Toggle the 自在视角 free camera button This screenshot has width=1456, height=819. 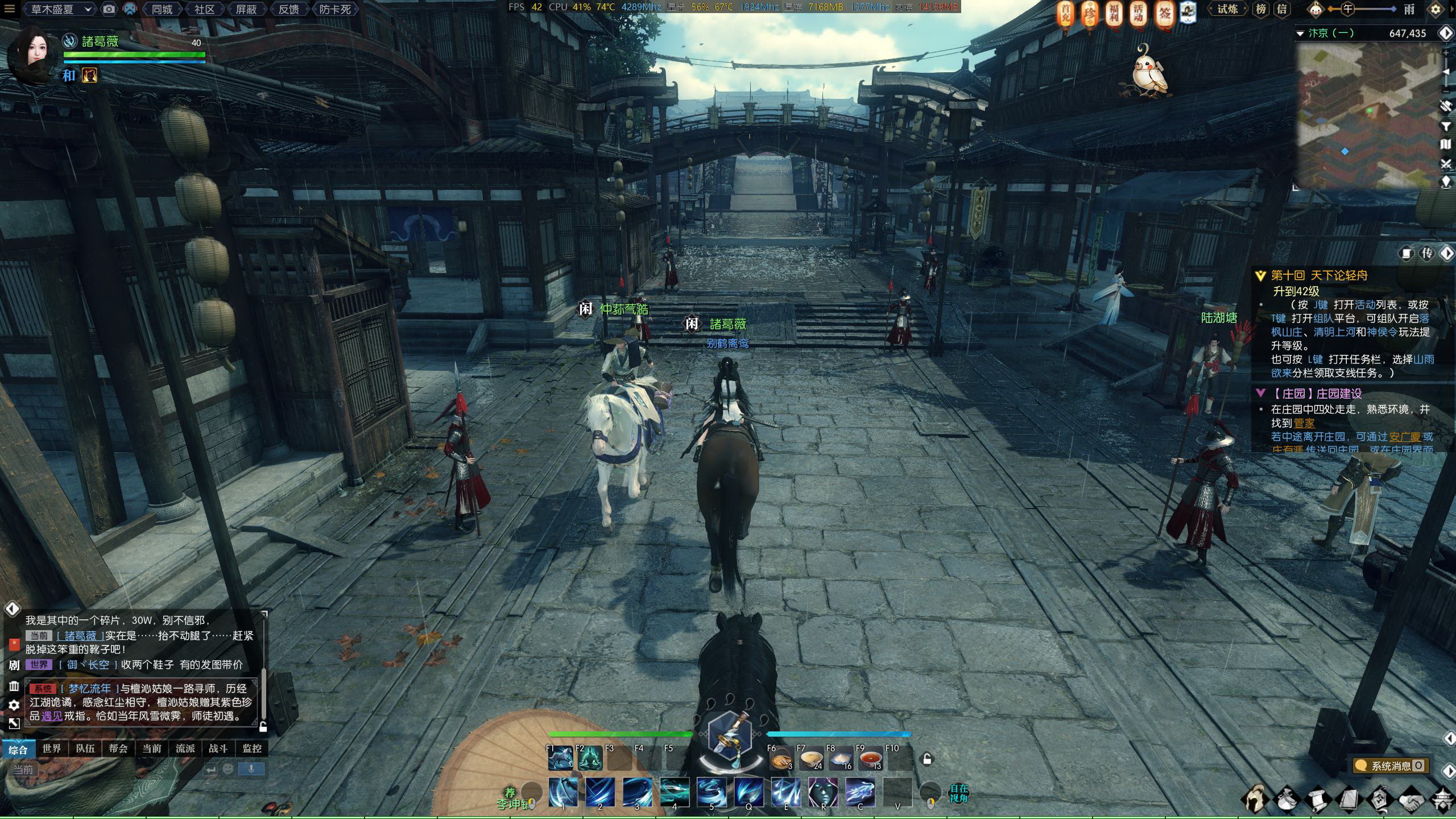[958, 793]
